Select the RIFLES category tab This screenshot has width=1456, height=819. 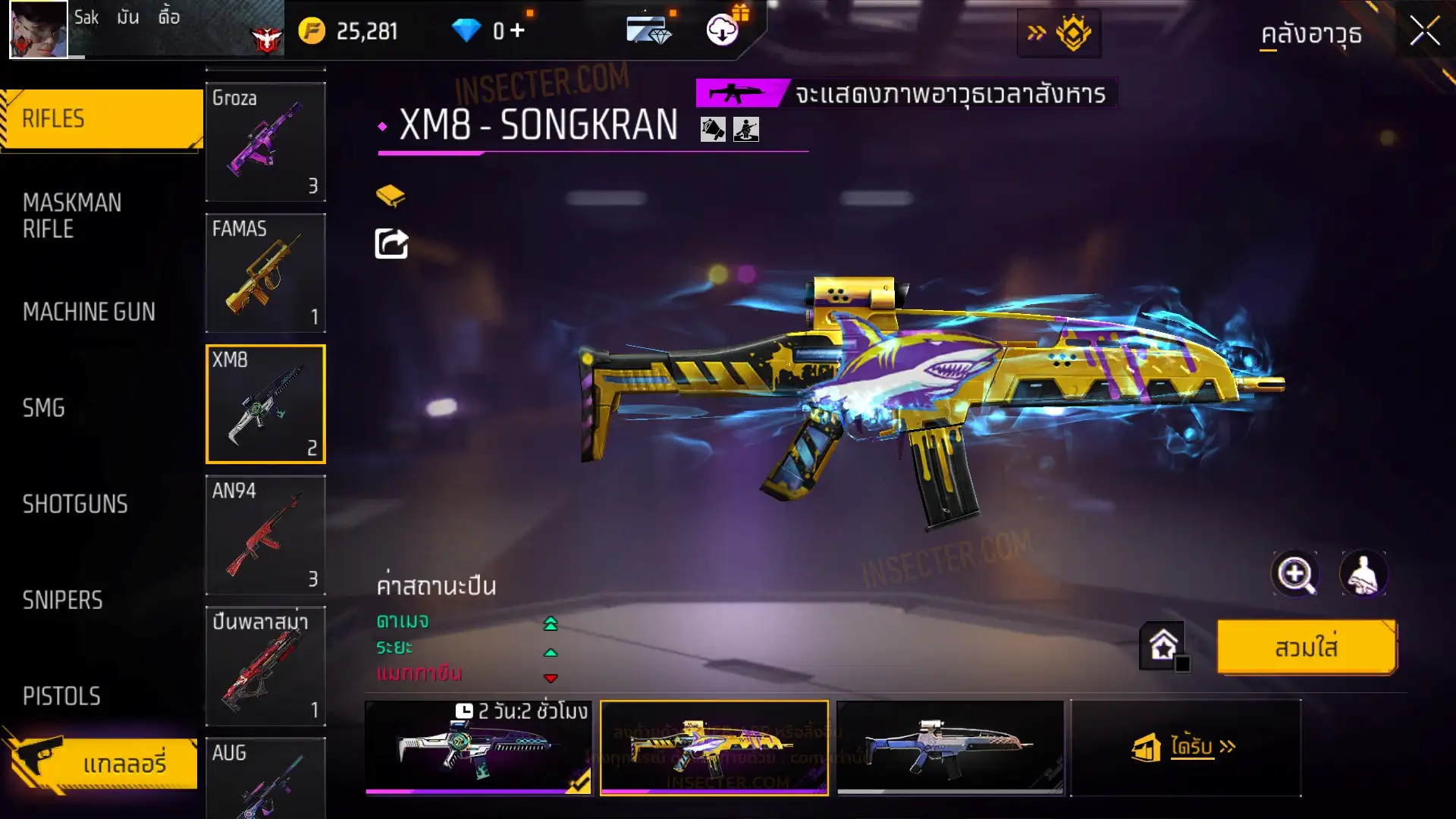102,119
